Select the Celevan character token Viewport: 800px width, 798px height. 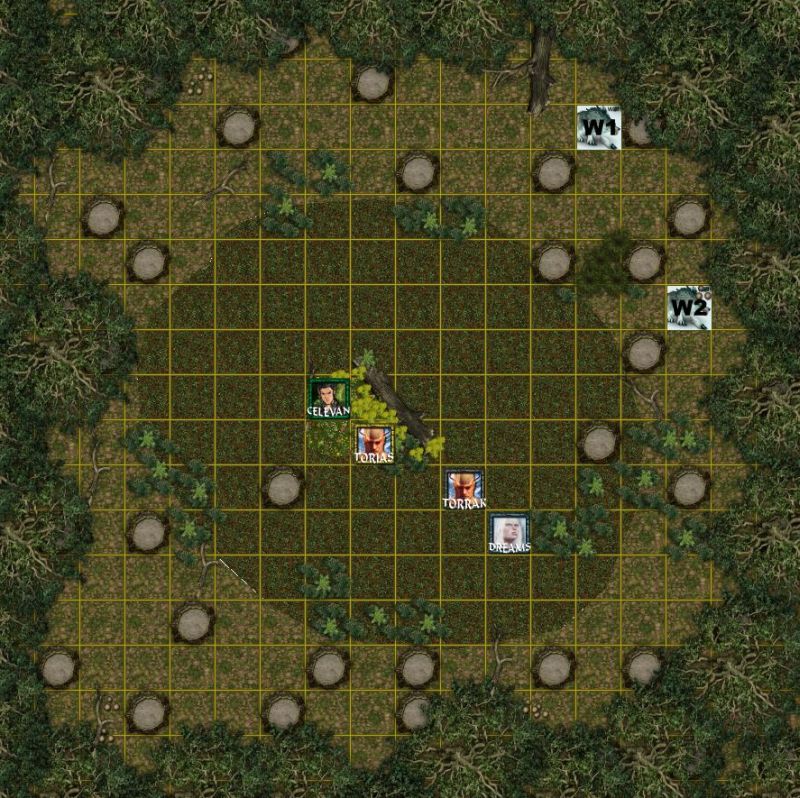pos(328,397)
